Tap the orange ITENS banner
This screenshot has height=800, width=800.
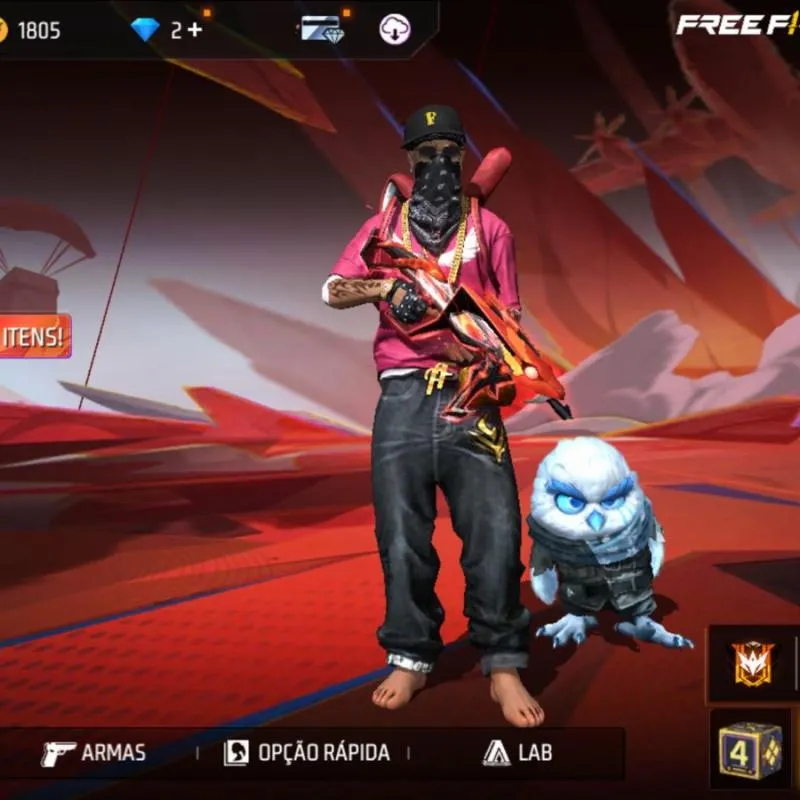pos(35,336)
